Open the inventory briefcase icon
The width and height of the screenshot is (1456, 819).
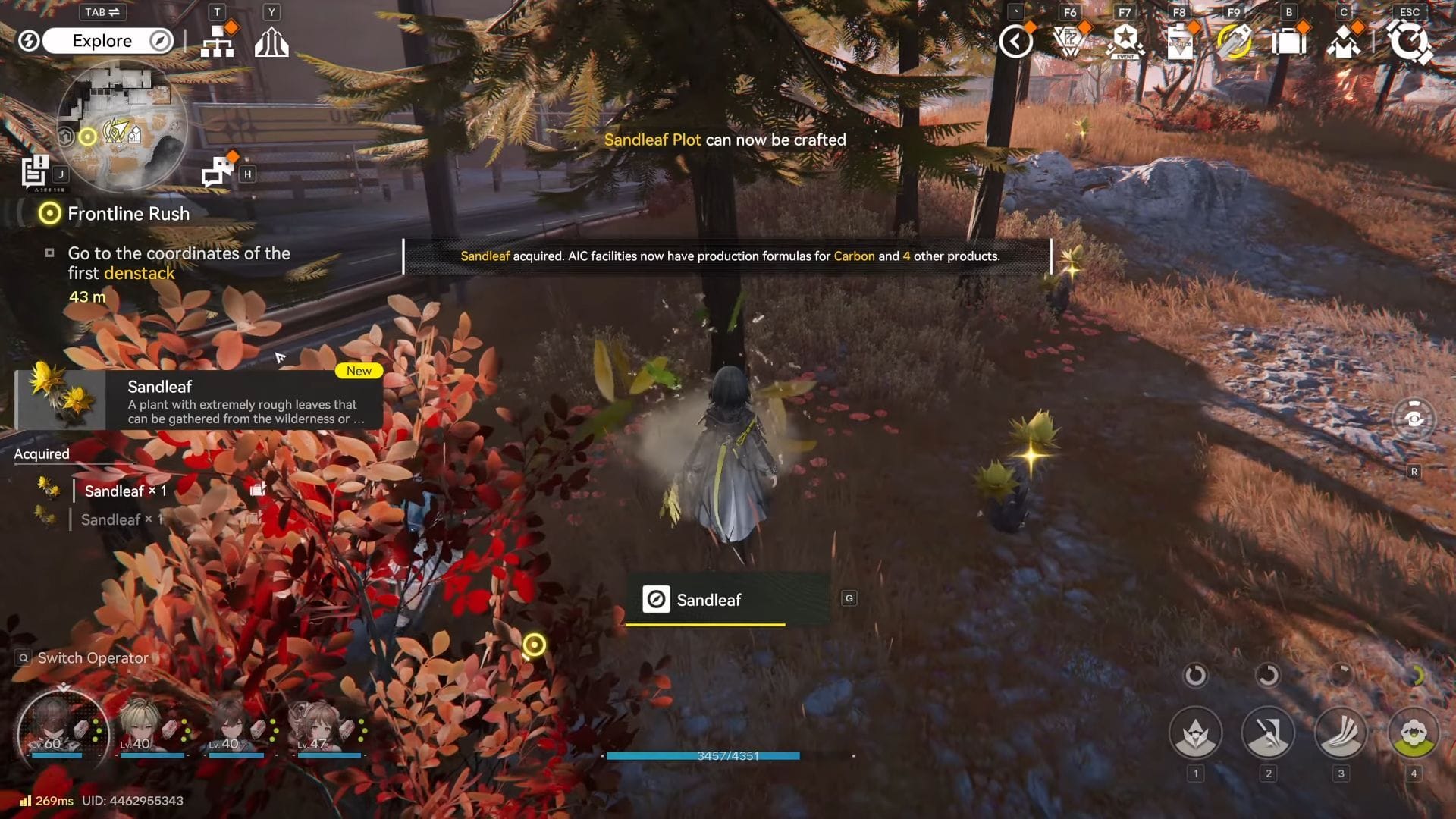(1288, 43)
